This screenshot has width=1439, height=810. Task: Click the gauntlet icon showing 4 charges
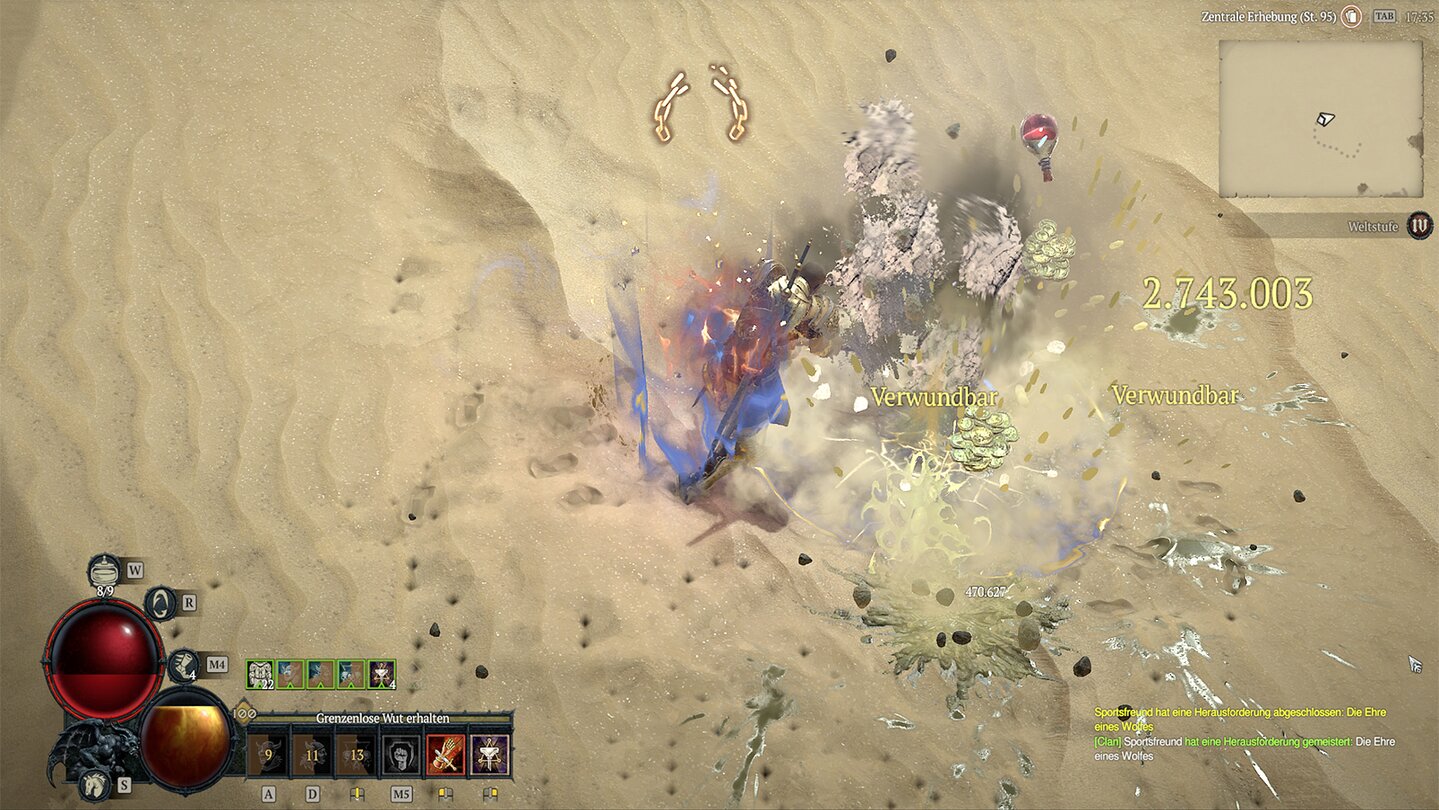[x=184, y=665]
